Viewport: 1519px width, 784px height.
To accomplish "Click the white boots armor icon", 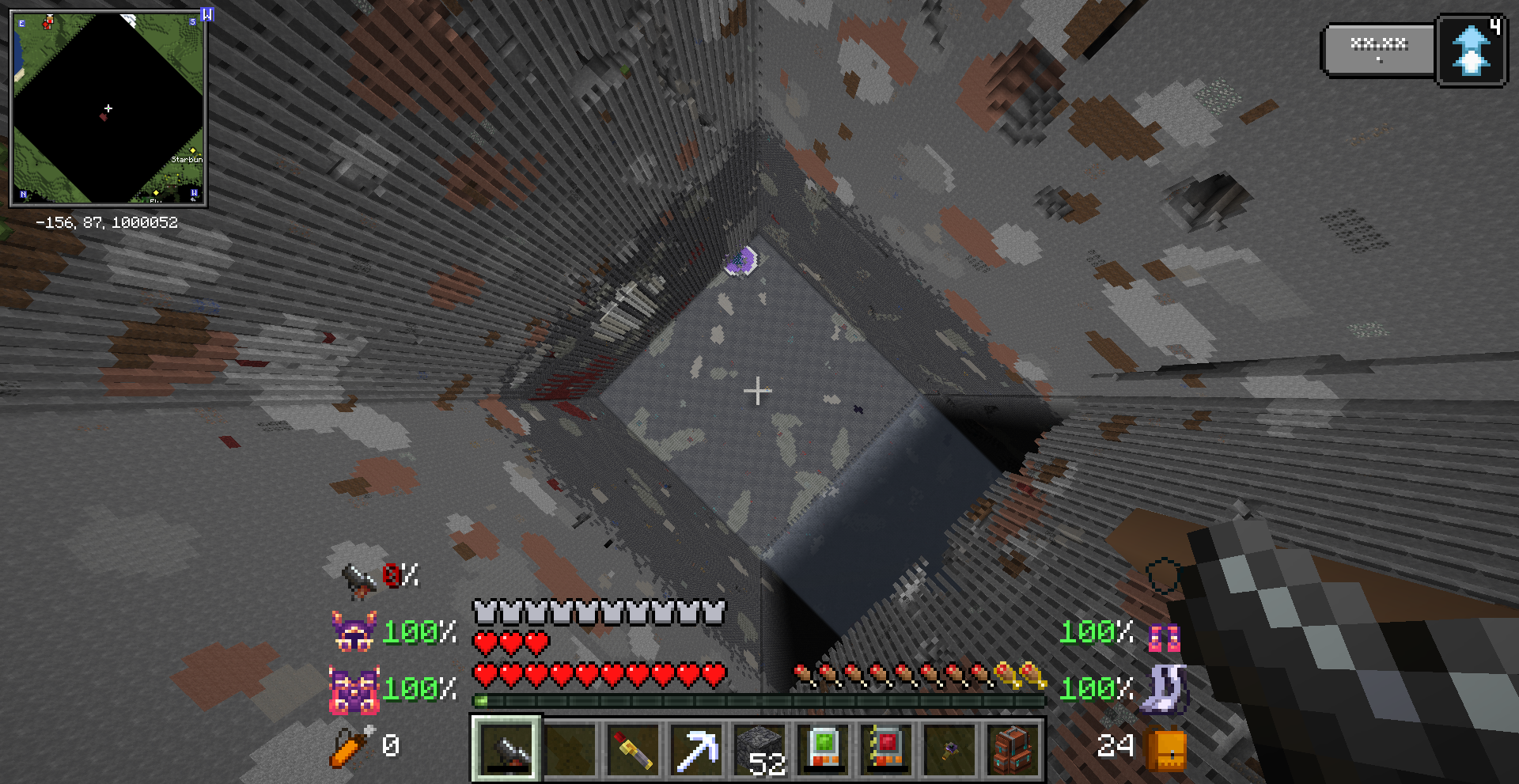I will pos(1163,689).
